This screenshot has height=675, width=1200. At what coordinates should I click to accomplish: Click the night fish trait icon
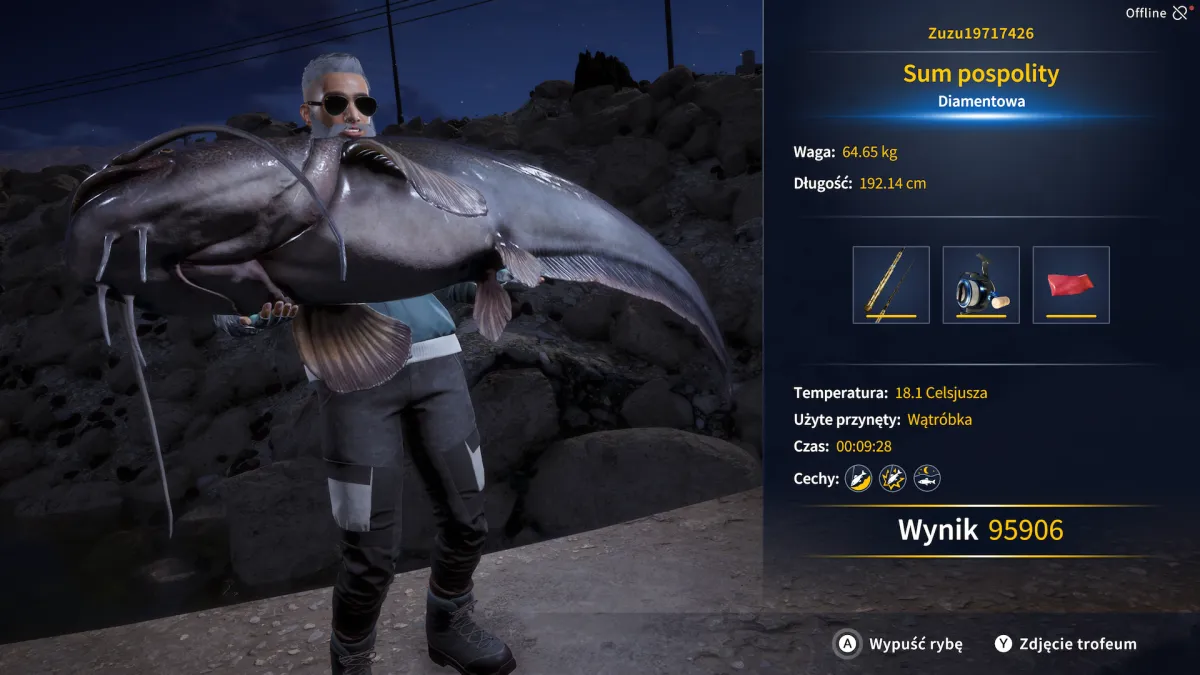pos(927,479)
